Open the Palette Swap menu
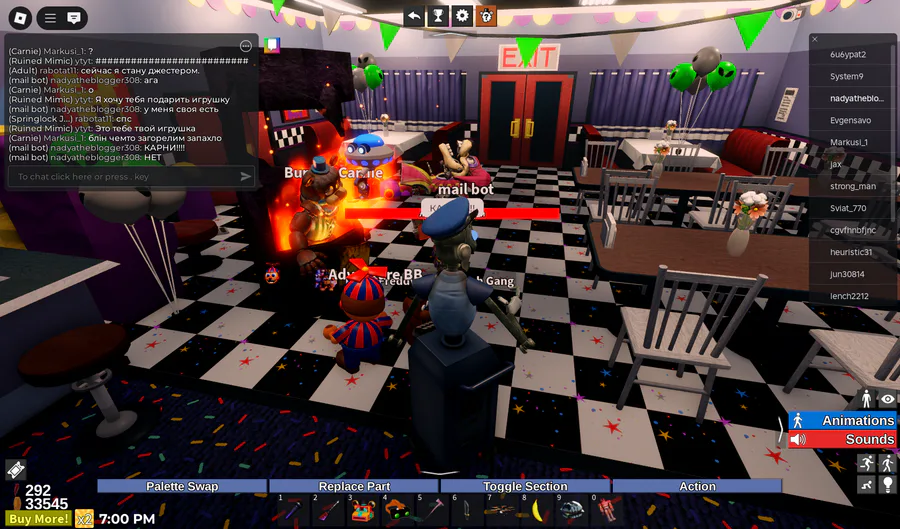 click(x=182, y=487)
